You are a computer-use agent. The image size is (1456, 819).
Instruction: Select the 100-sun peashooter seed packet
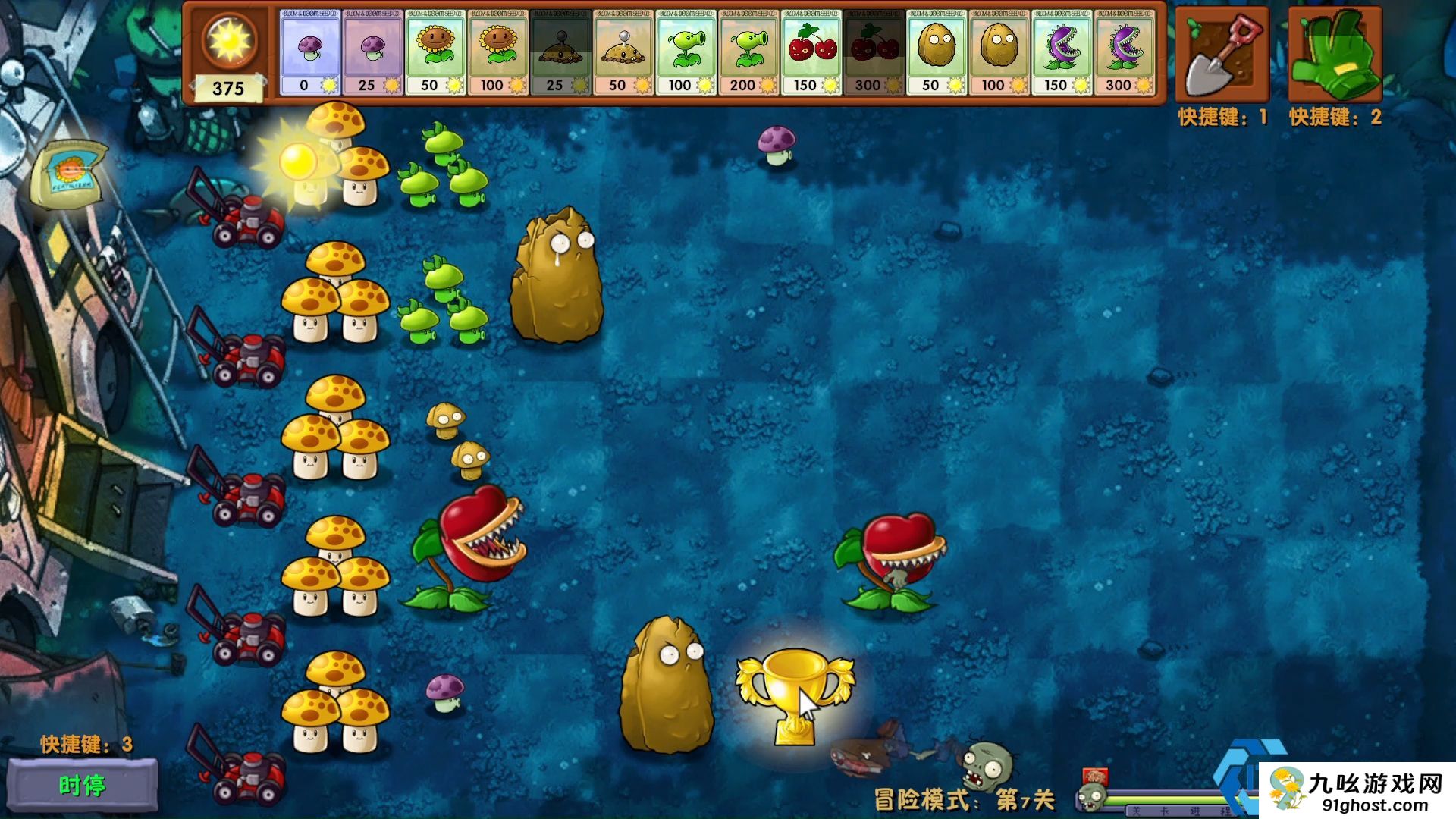point(686,52)
